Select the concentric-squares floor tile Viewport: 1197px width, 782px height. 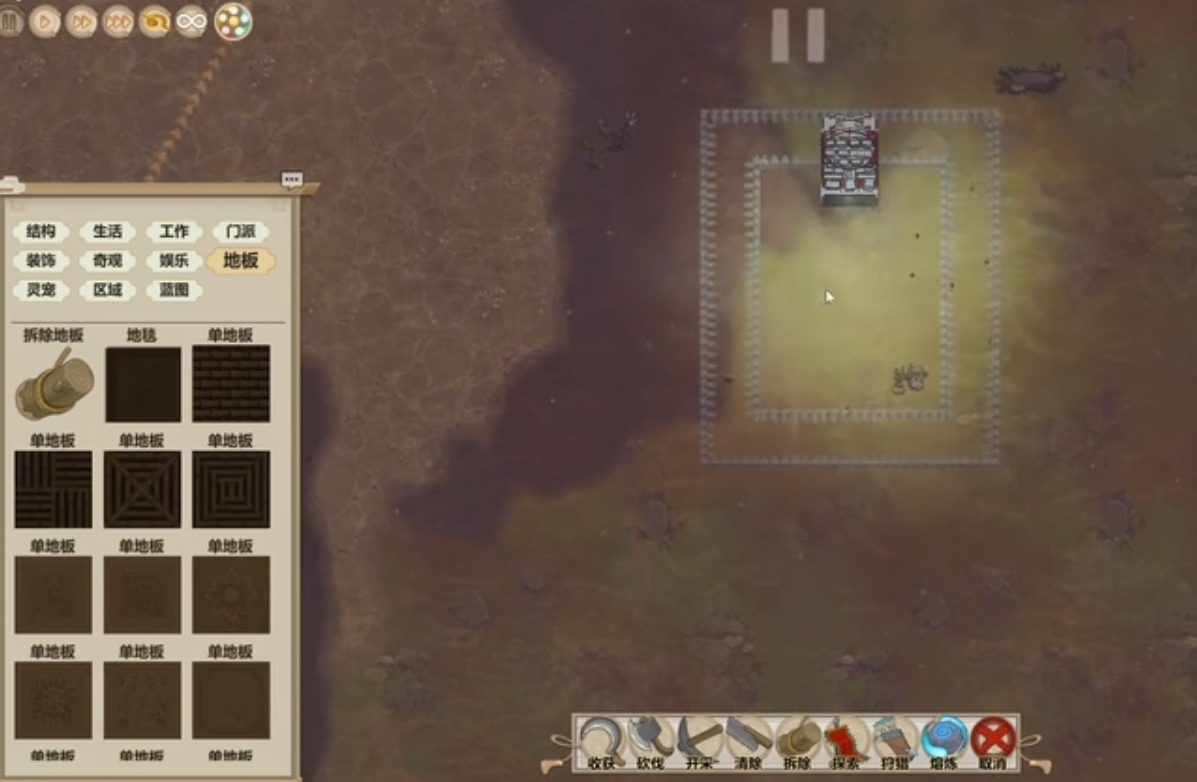[231, 489]
